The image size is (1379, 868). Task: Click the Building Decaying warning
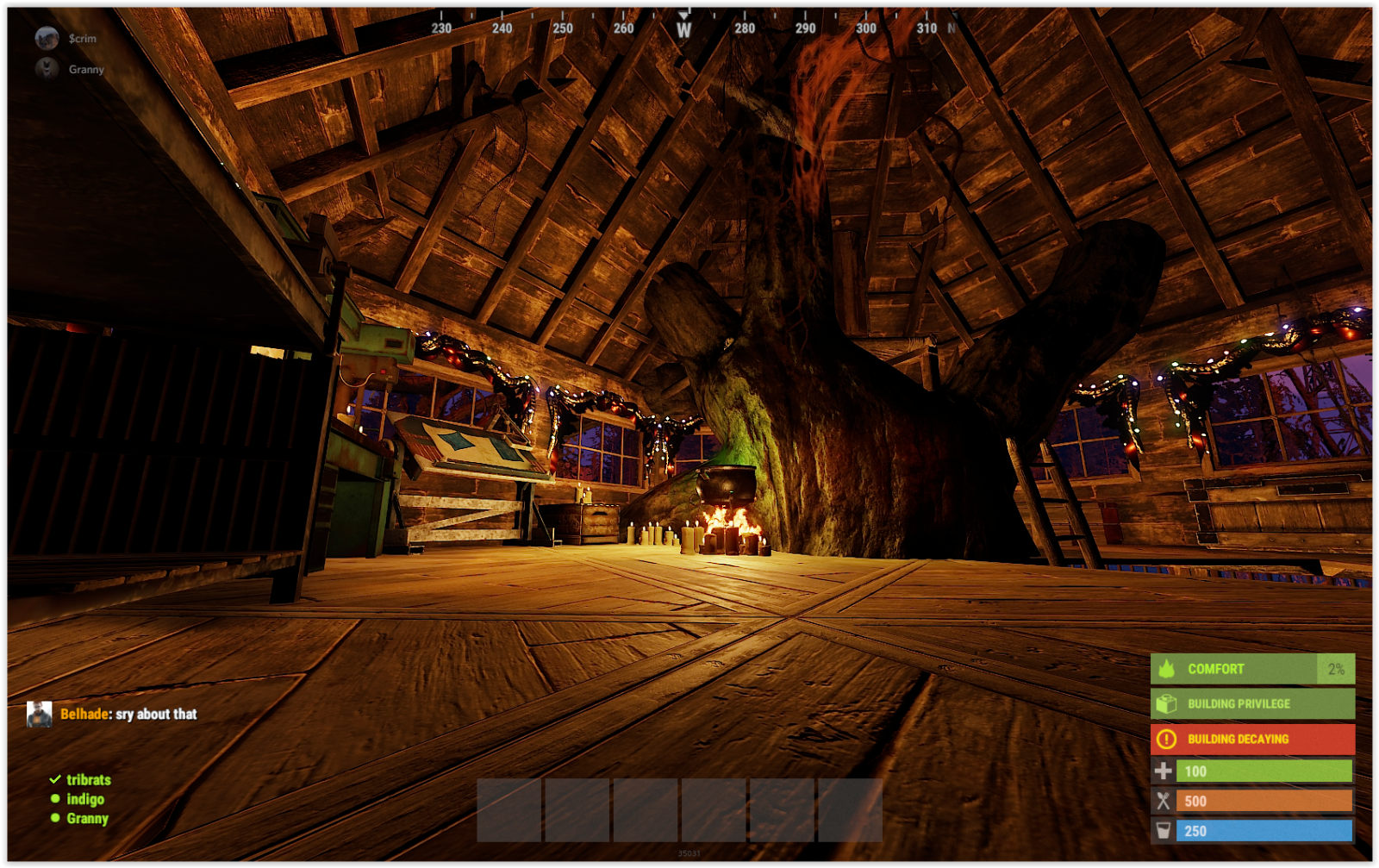1251,739
